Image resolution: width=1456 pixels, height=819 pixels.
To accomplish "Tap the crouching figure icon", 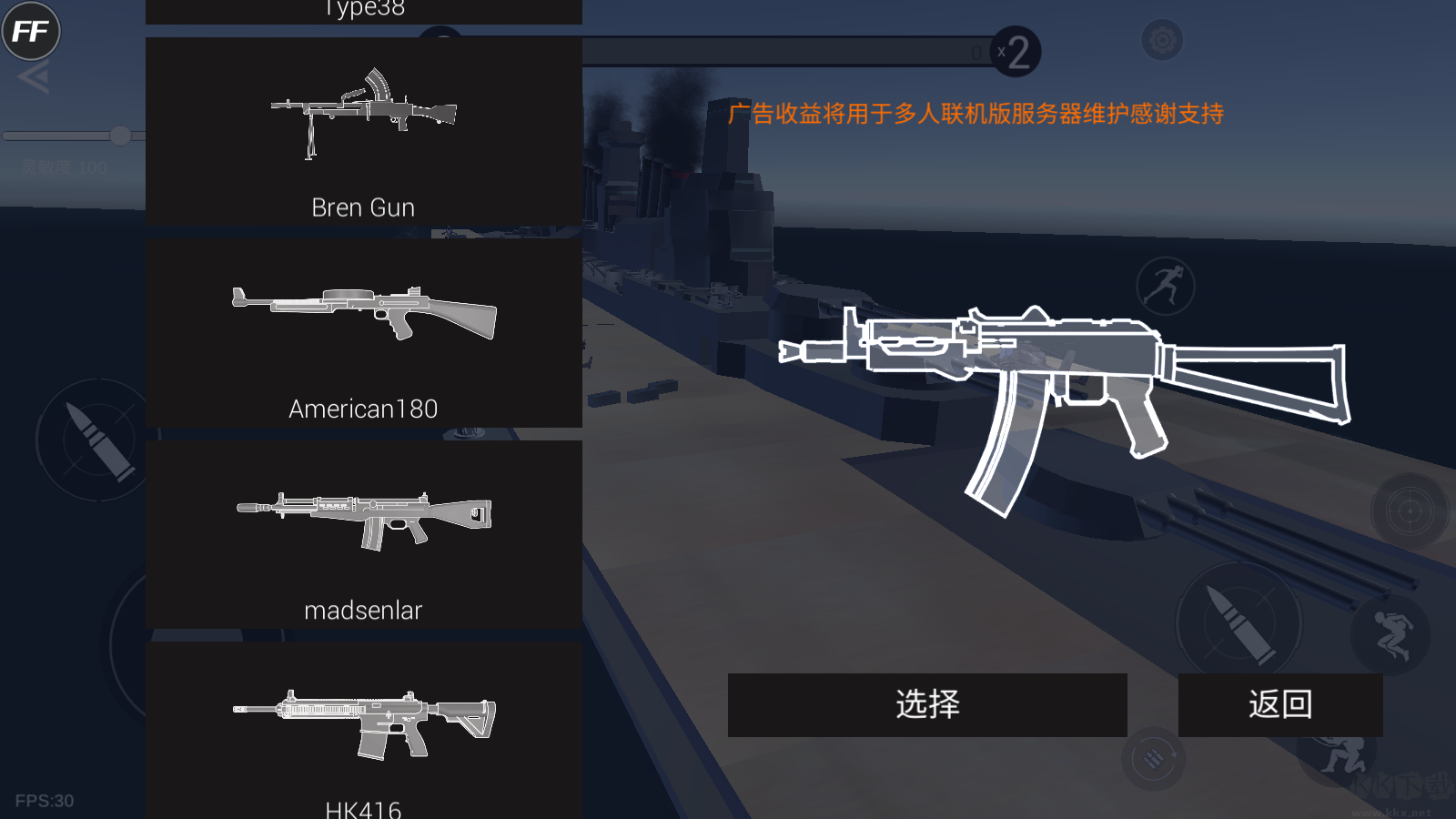I will (1390, 634).
